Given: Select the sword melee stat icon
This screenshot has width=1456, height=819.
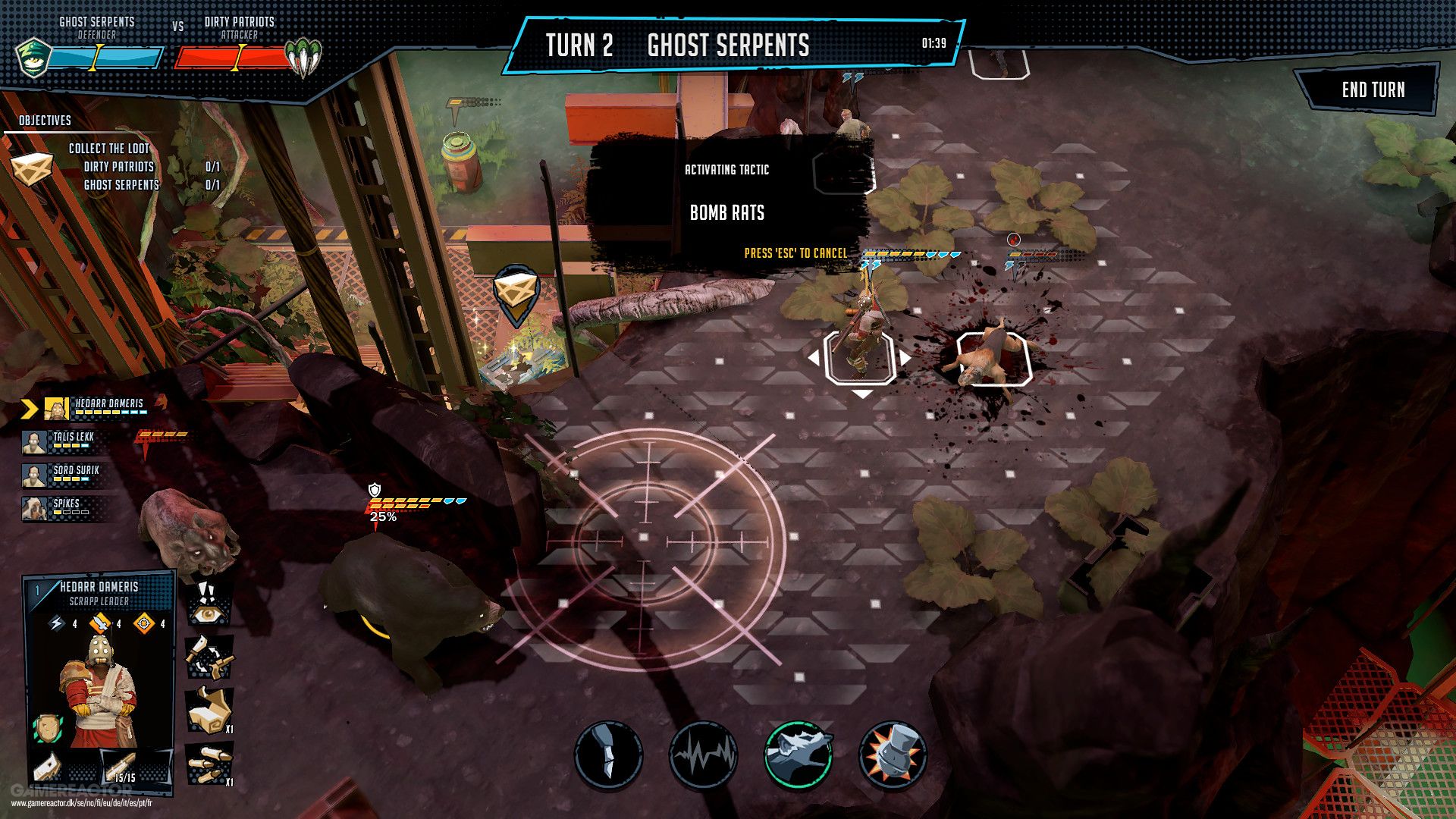Looking at the screenshot, I should [x=100, y=623].
